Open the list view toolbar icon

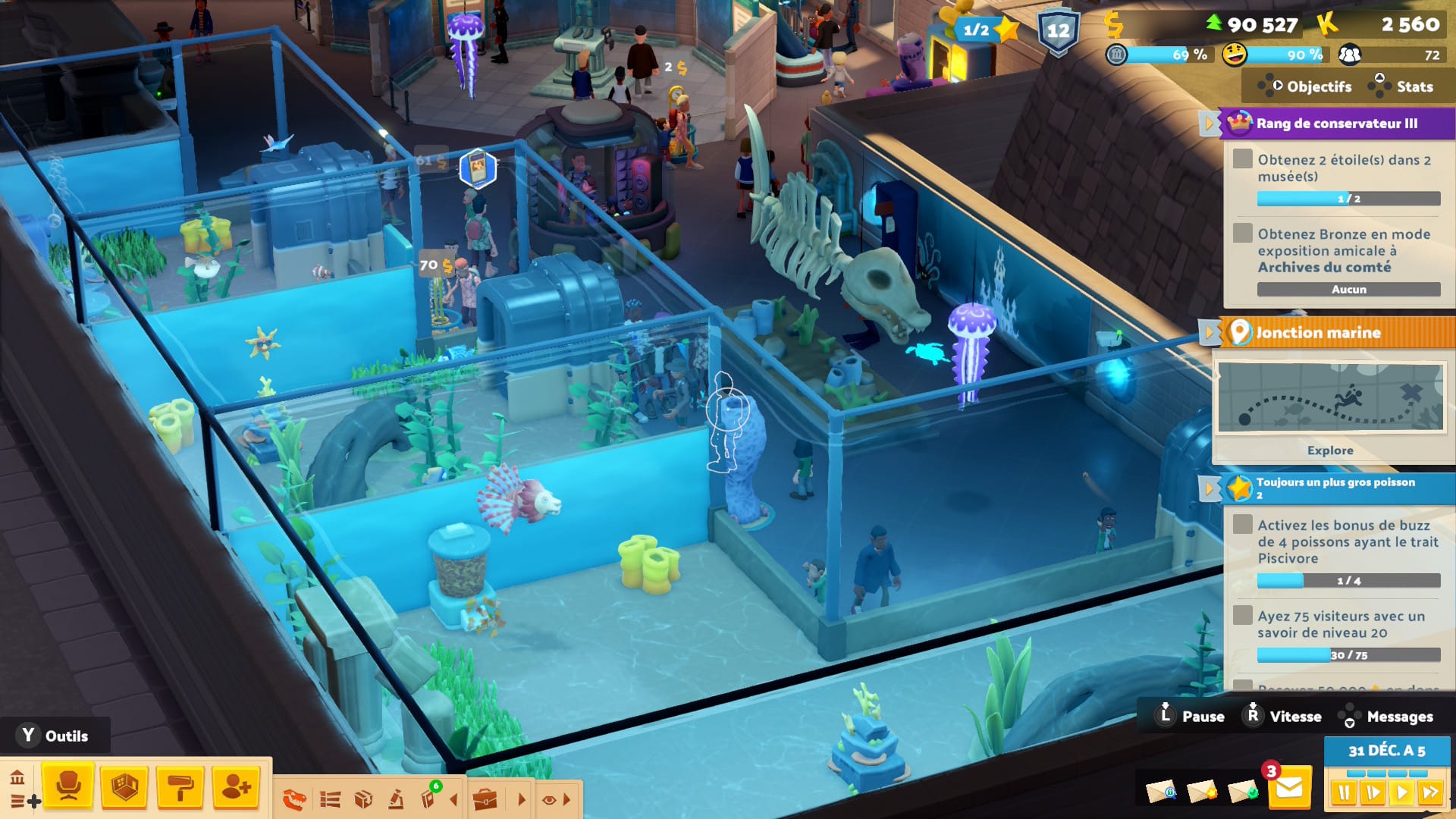pos(330,799)
